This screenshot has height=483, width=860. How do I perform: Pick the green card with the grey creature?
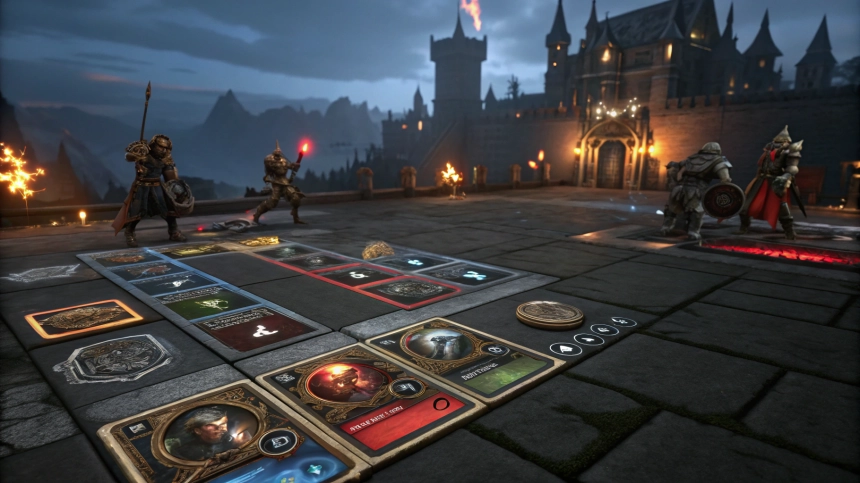(x=465, y=356)
